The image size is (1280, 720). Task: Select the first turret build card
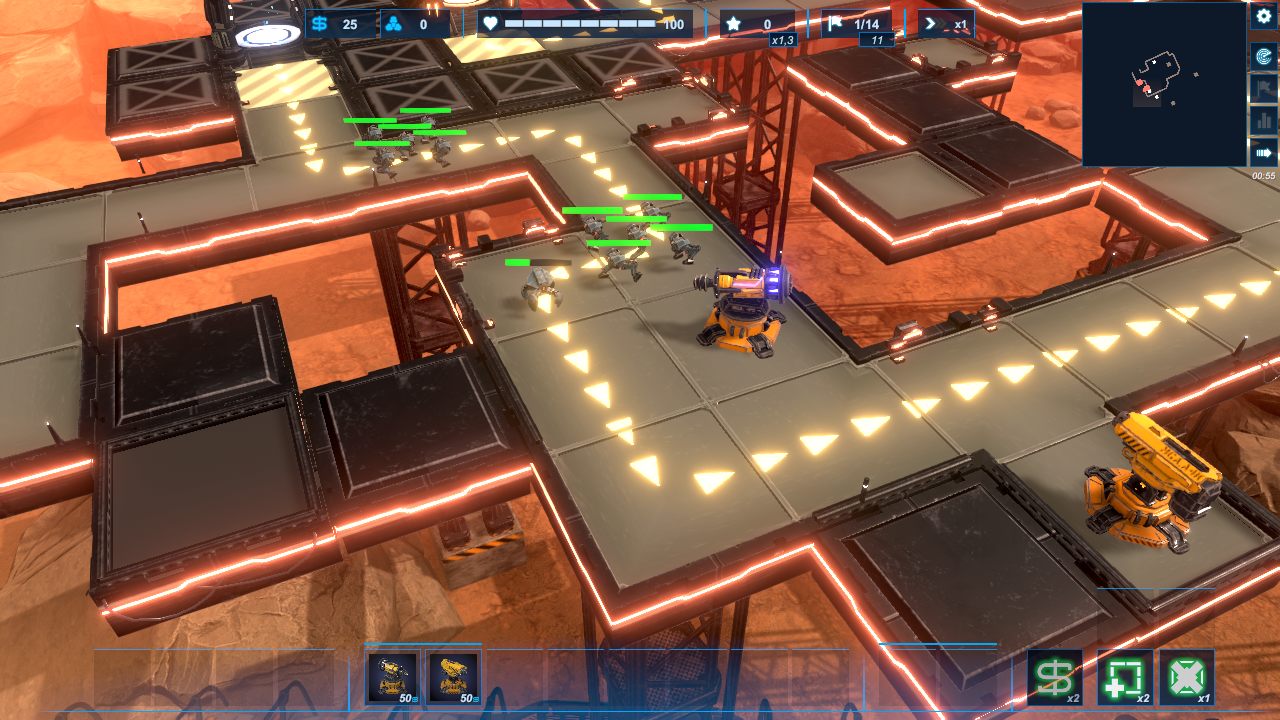[393, 678]
